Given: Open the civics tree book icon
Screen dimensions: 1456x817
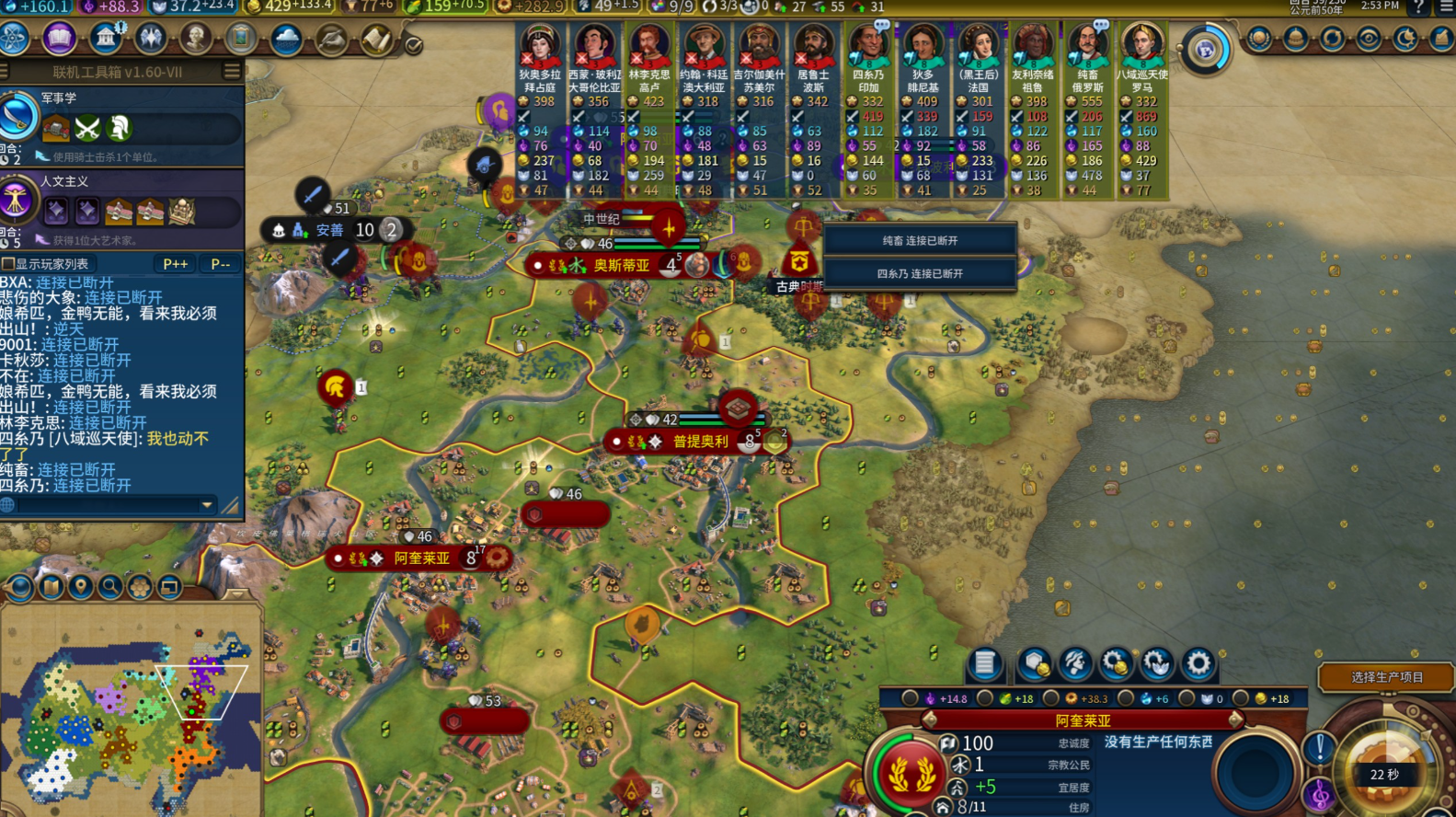Looking at the screenshot, I should (60, 39).
